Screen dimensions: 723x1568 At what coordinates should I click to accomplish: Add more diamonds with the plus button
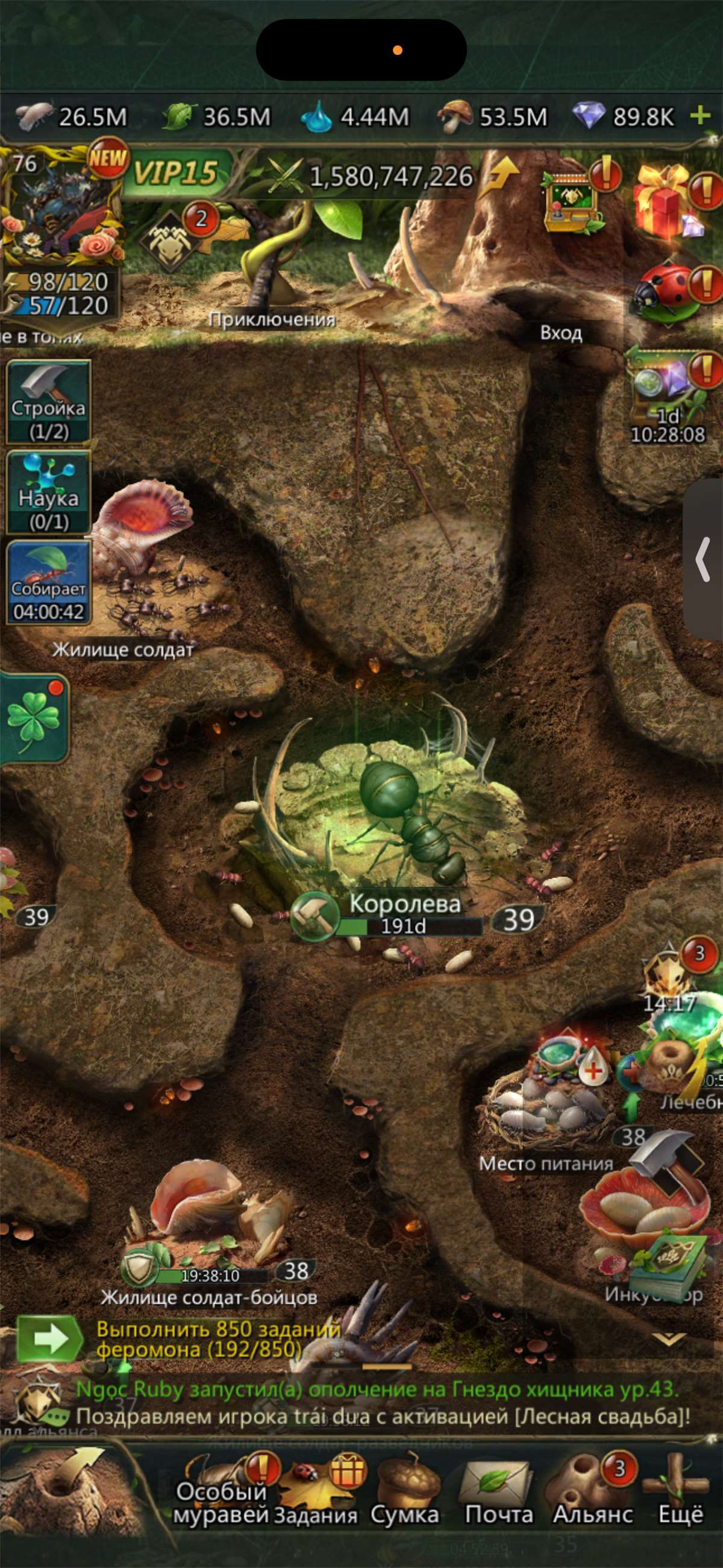701,115
